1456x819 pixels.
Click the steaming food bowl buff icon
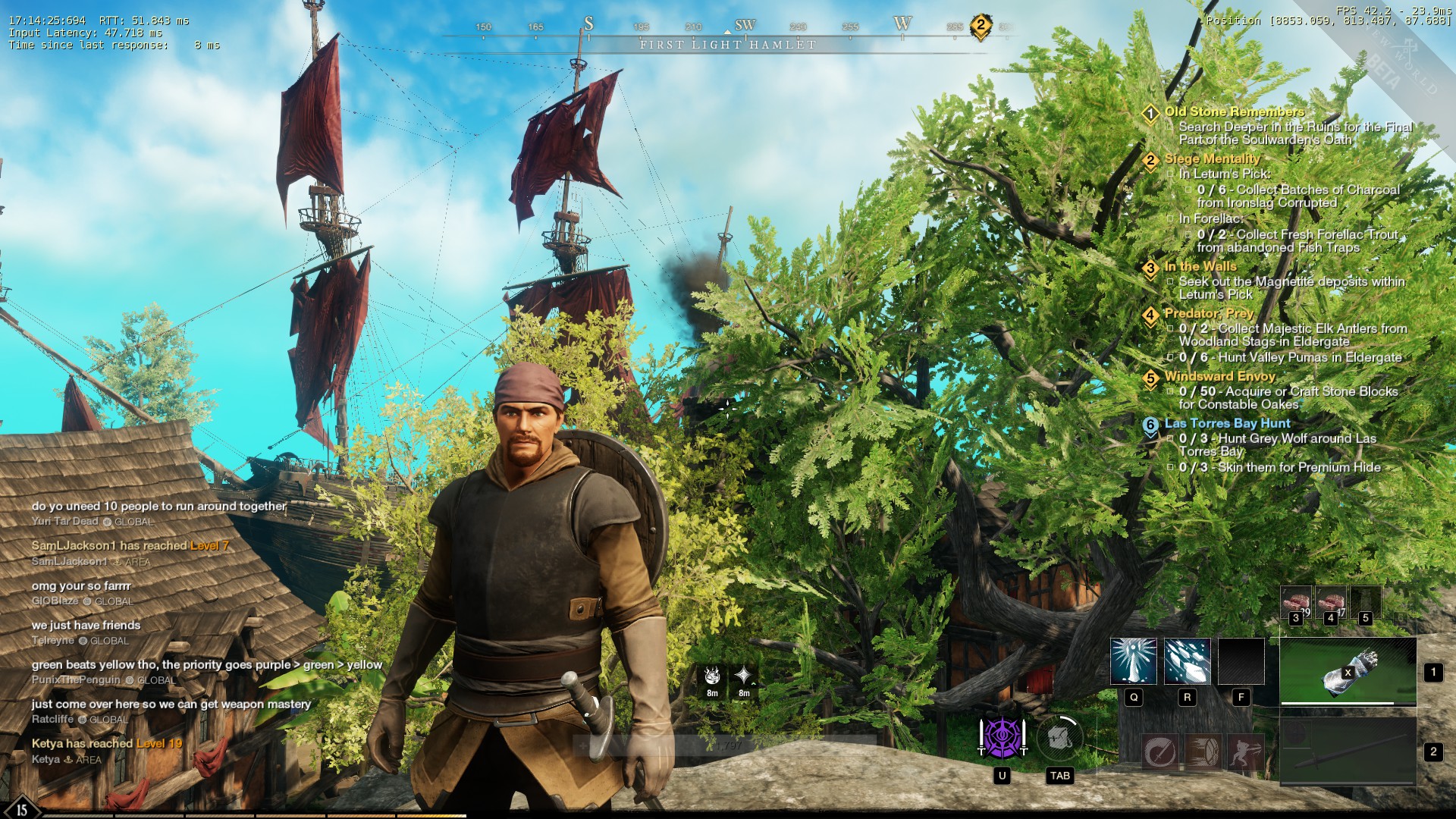[x=712, y=676]
